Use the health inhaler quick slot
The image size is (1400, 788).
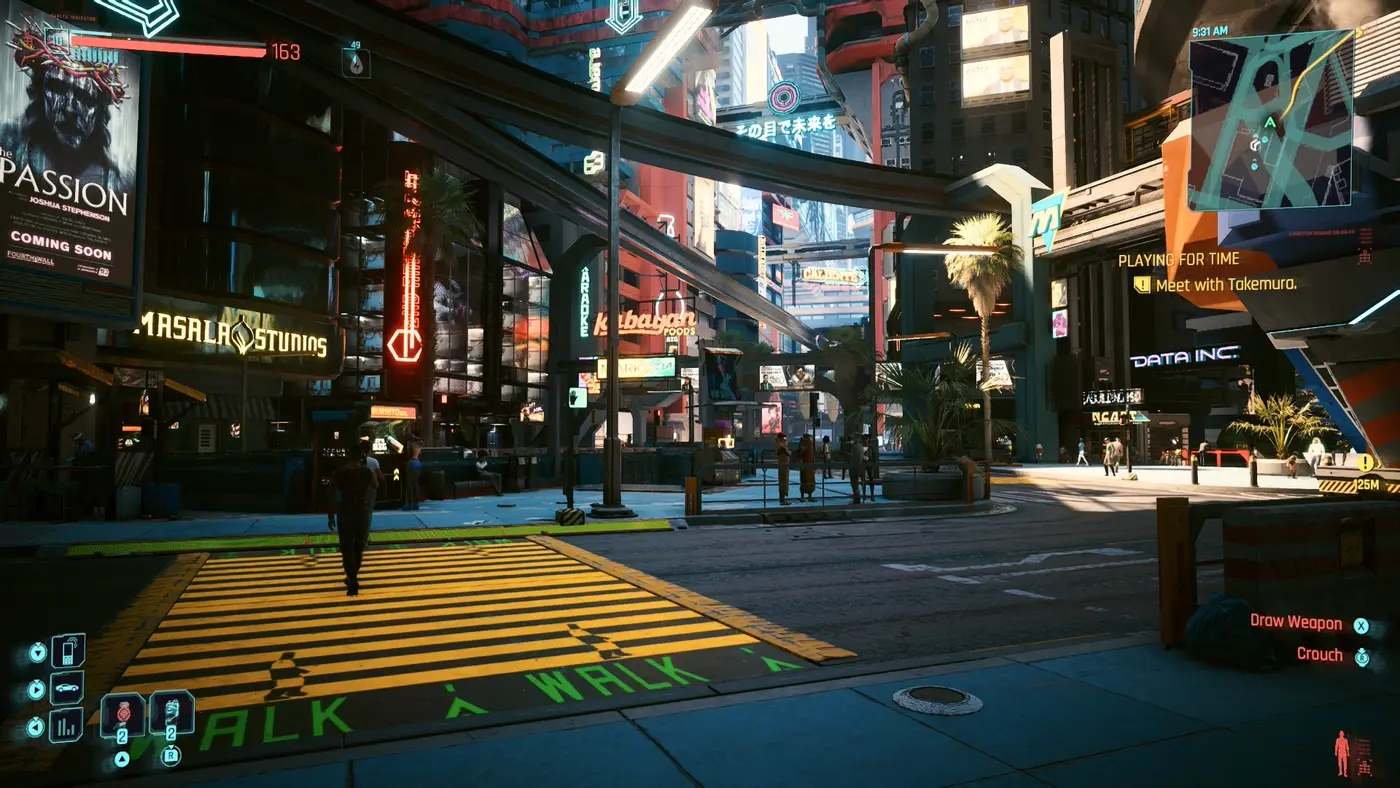tap(171, 713)
